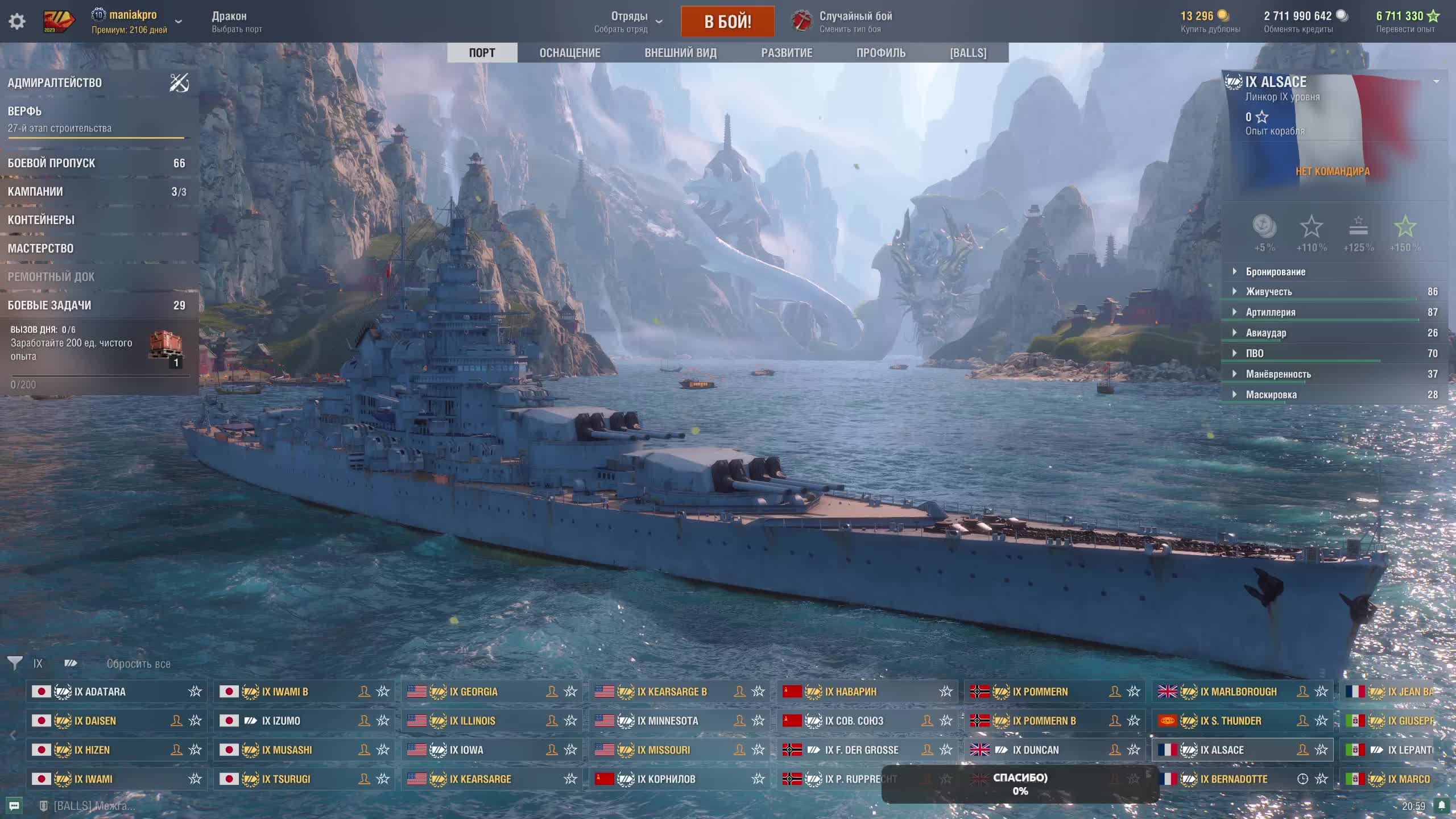This screenshot has width=1456, height=819.
Task: Go to the РАЗВИТИЕ tab
Action: tap(787, 53)
